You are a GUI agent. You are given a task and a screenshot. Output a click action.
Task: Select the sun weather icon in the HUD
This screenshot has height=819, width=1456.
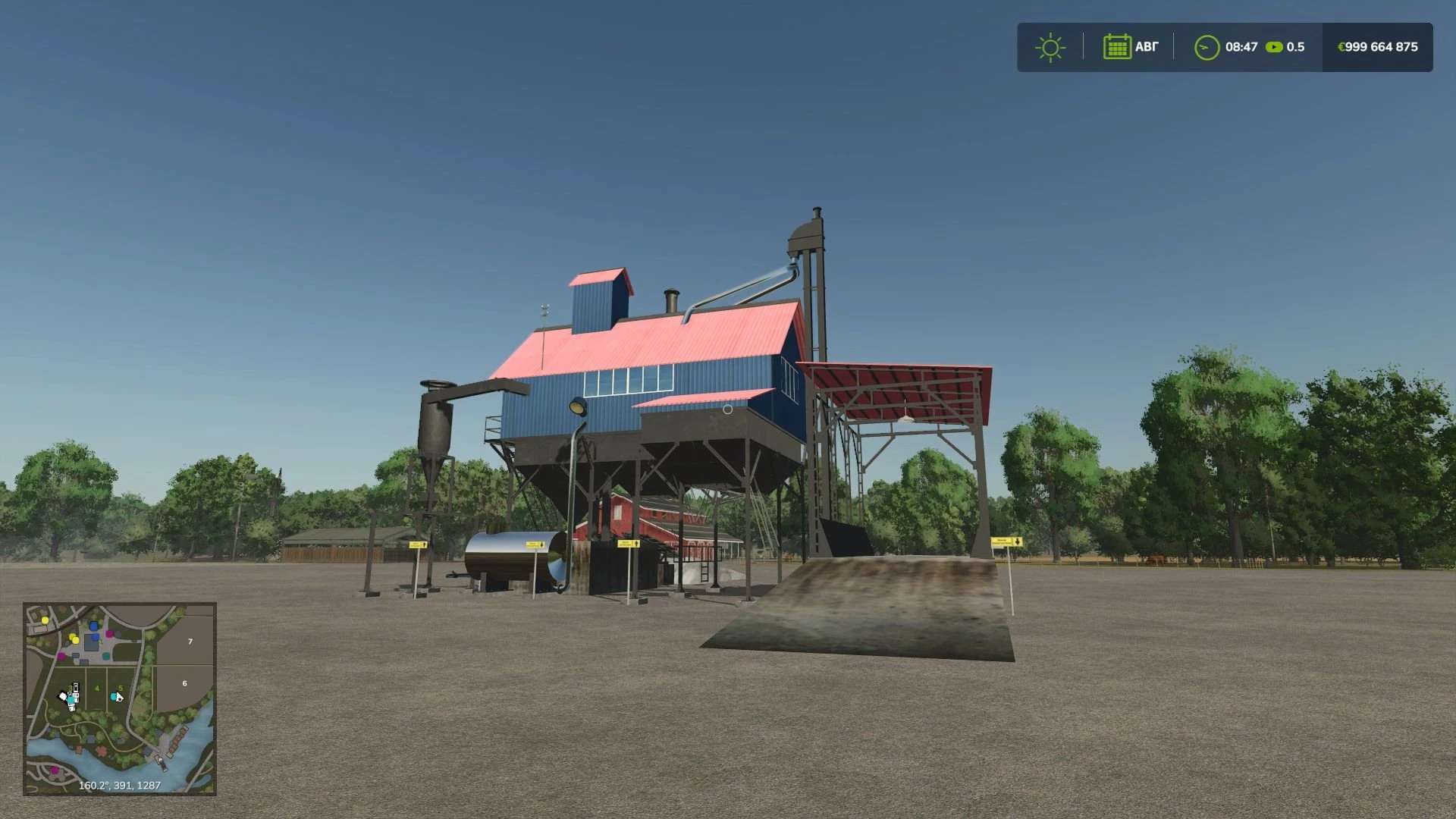coord(1051,47)
